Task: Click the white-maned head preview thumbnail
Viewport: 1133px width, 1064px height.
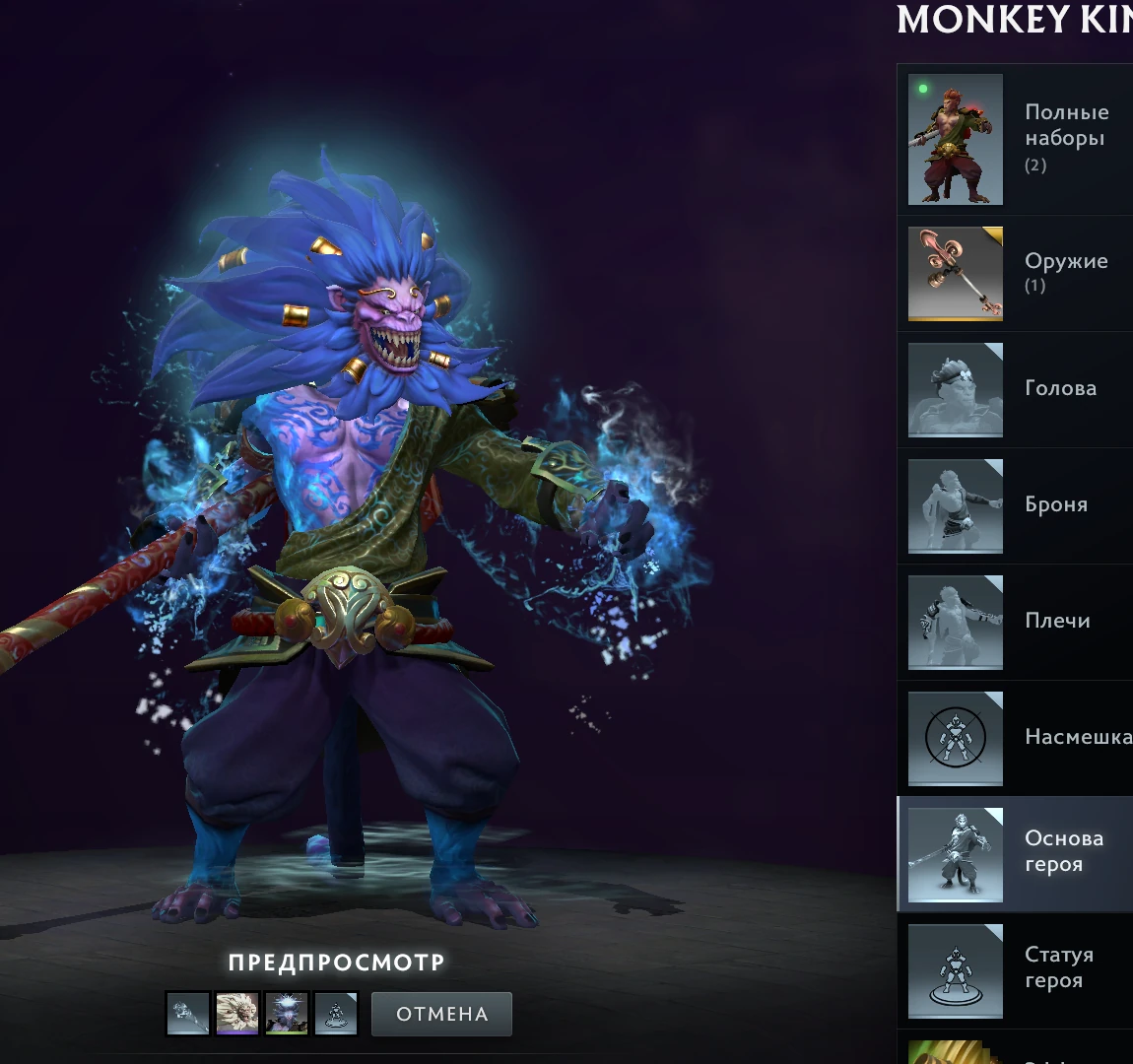Action: point(237,1014)
